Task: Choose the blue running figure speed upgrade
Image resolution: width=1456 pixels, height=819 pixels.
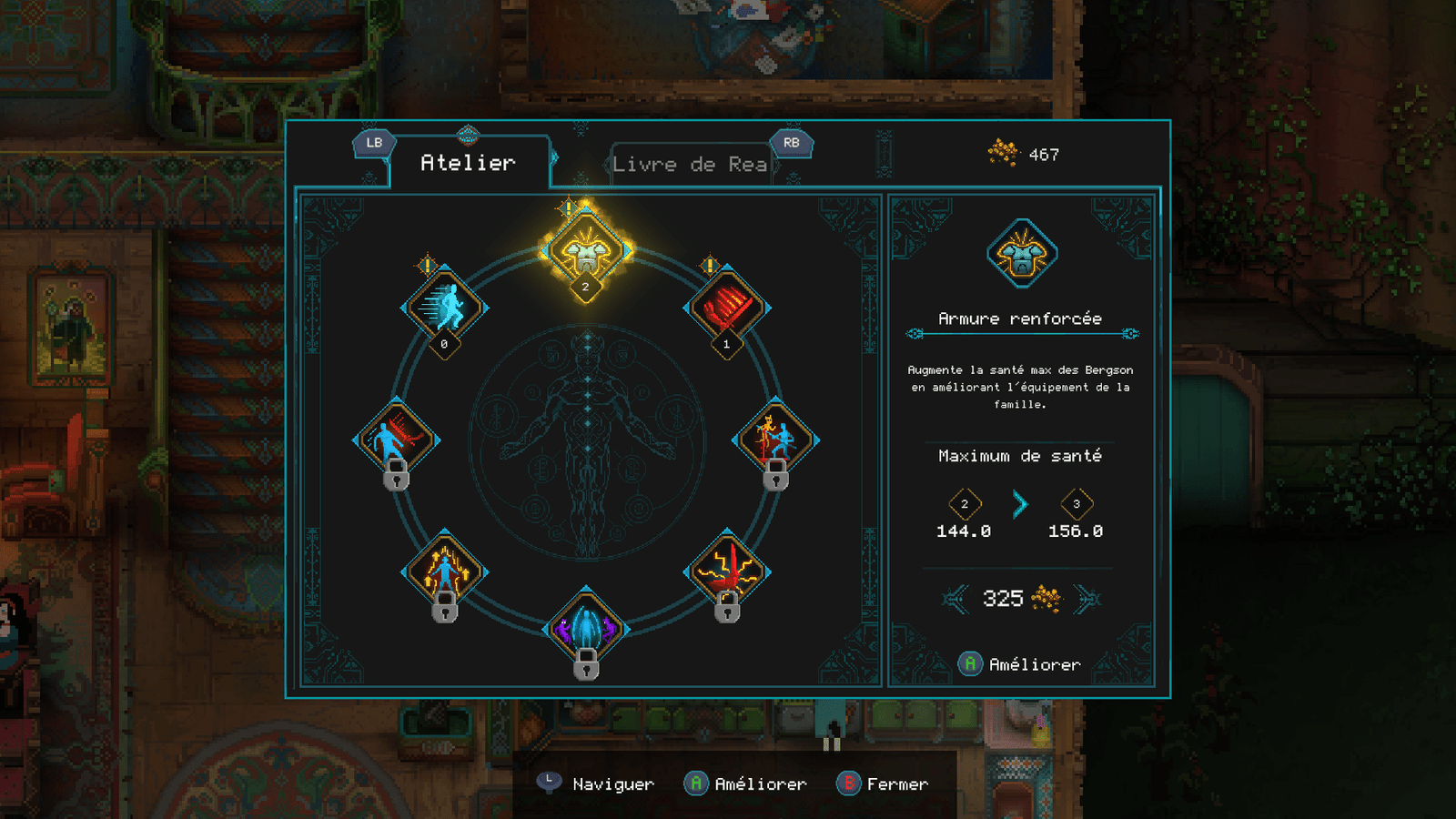Action: point(444,308)
